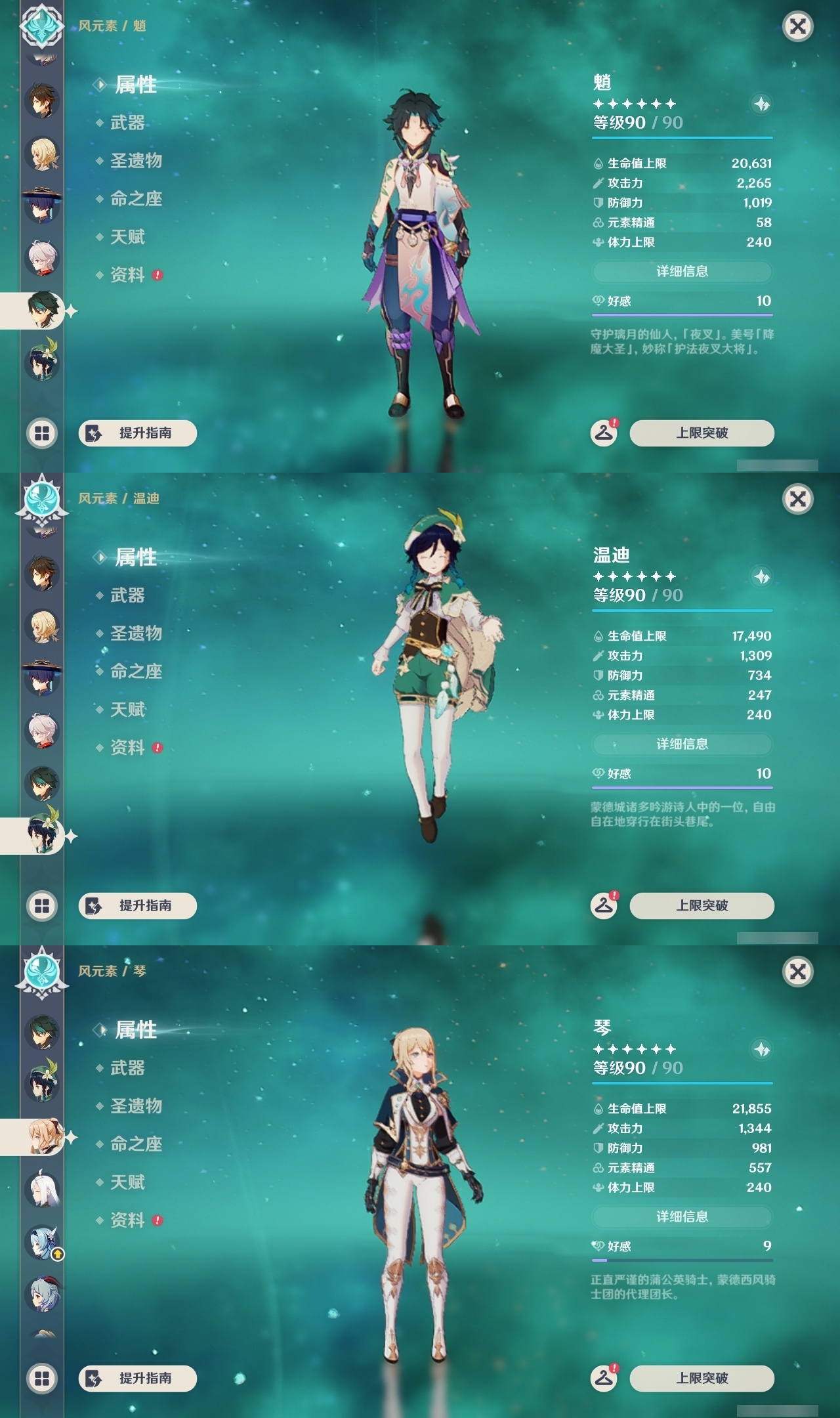840x1418 pixels.
Task: Click the grid overview icon at bottom left
Action: 41,433
